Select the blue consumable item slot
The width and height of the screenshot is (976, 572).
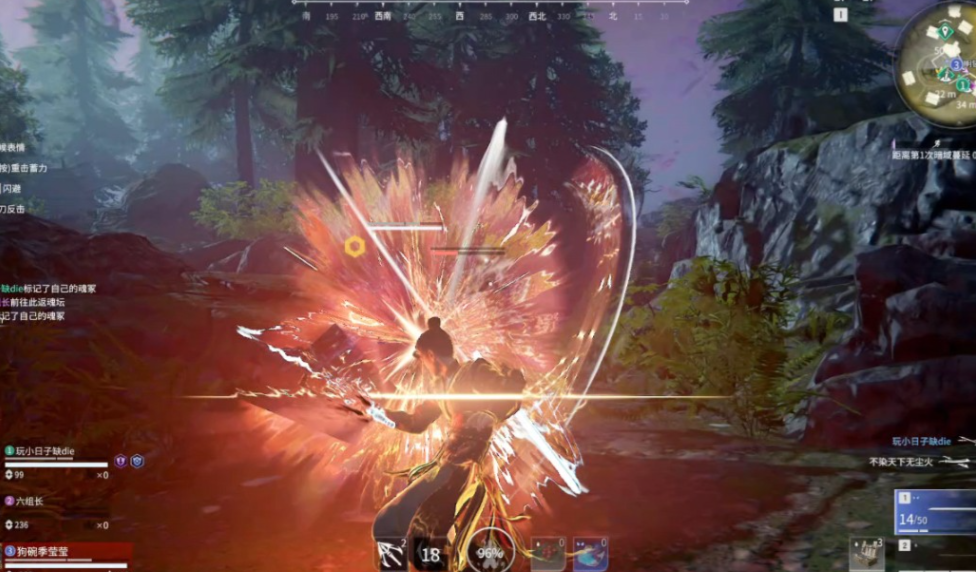click(590, 553)
